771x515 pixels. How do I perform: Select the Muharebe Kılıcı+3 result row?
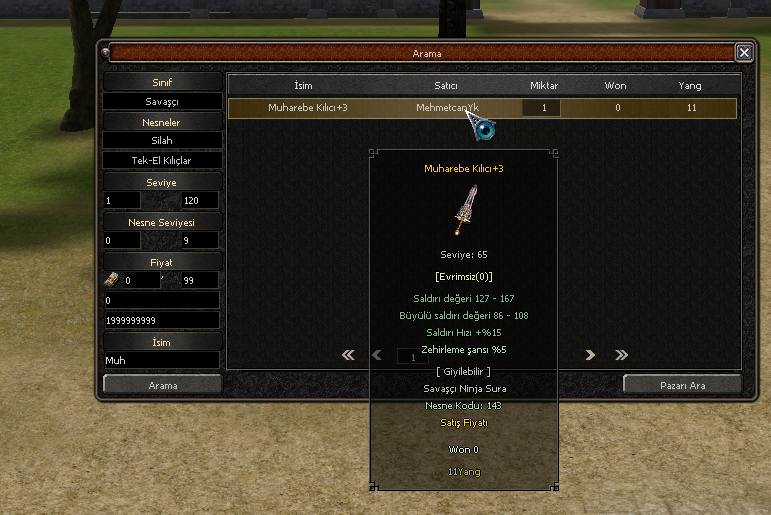pyautogui.click(x=482, y=108)
